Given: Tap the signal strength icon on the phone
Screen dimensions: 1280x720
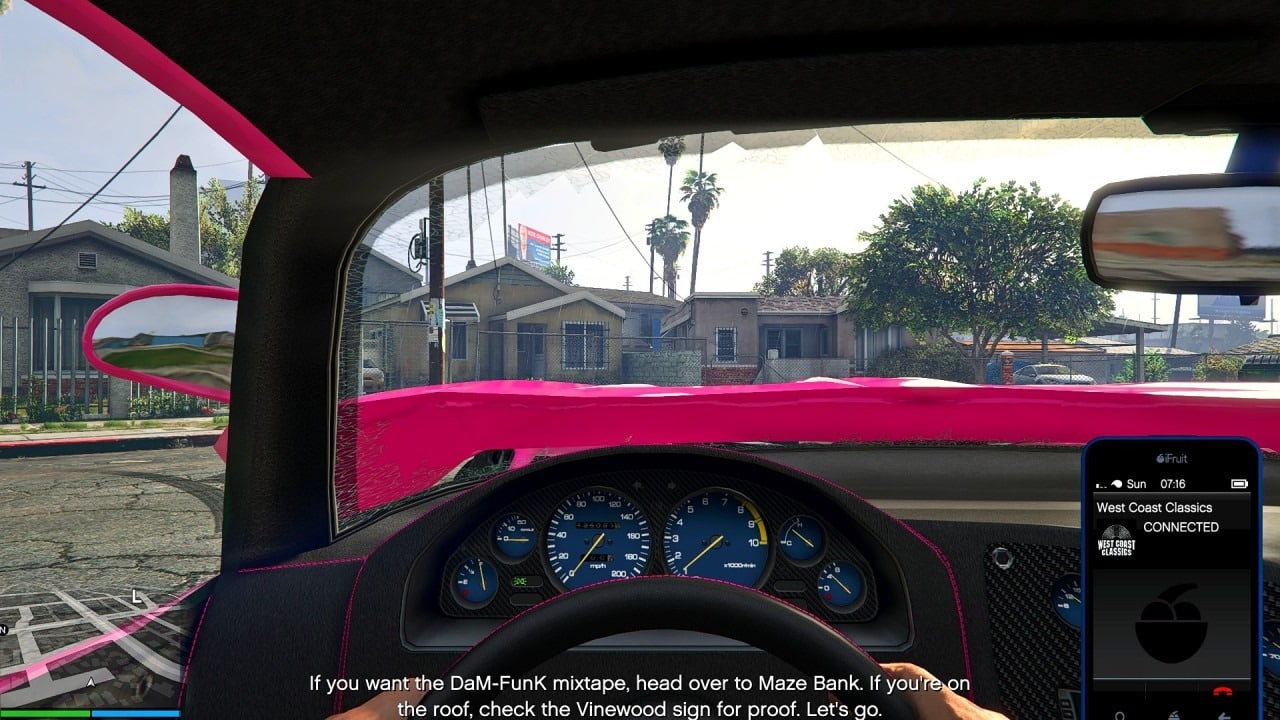Looking at the screenshot, I should click(x=1100, y=483).
